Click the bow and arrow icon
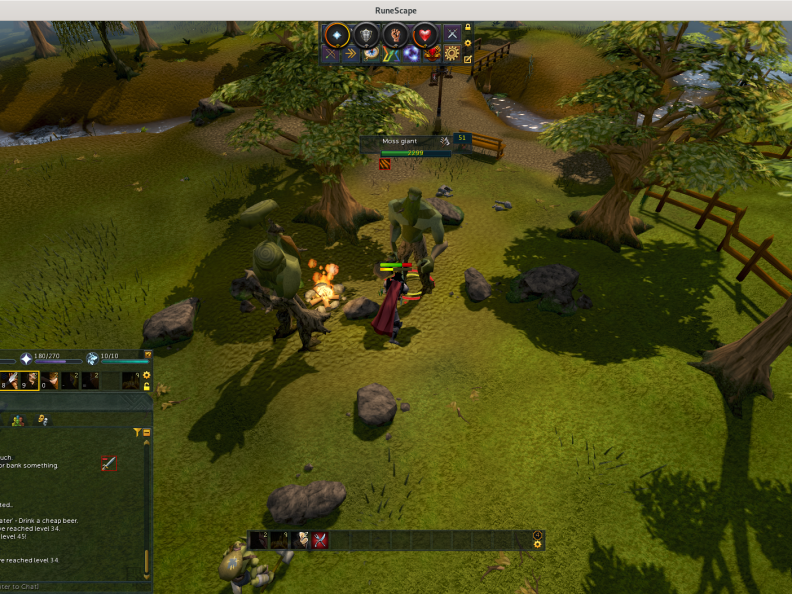Image resolution: width=792 pixels, height=594 pixels. 331,54
